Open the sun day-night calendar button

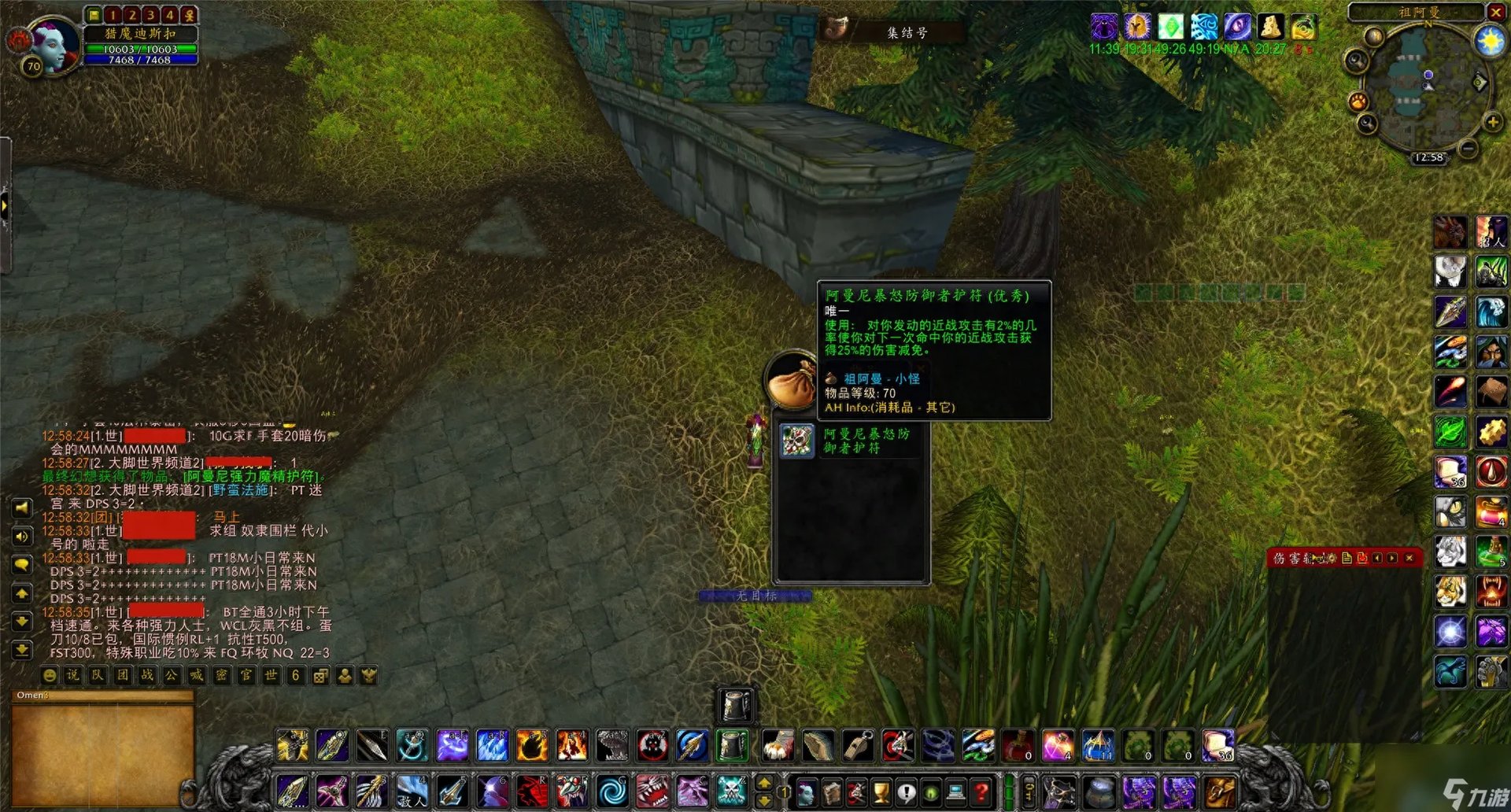[1491, 40]
